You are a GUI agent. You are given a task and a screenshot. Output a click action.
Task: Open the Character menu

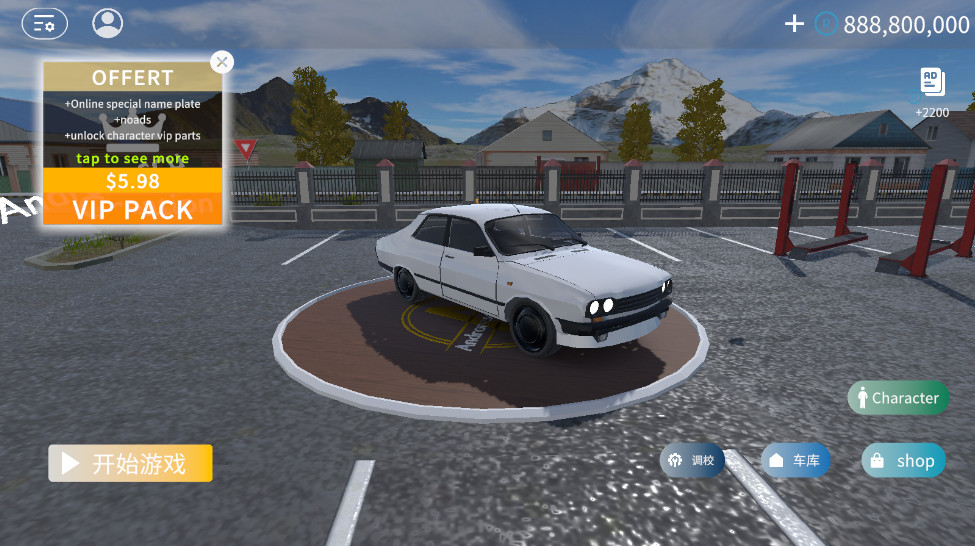coord(898,398)
